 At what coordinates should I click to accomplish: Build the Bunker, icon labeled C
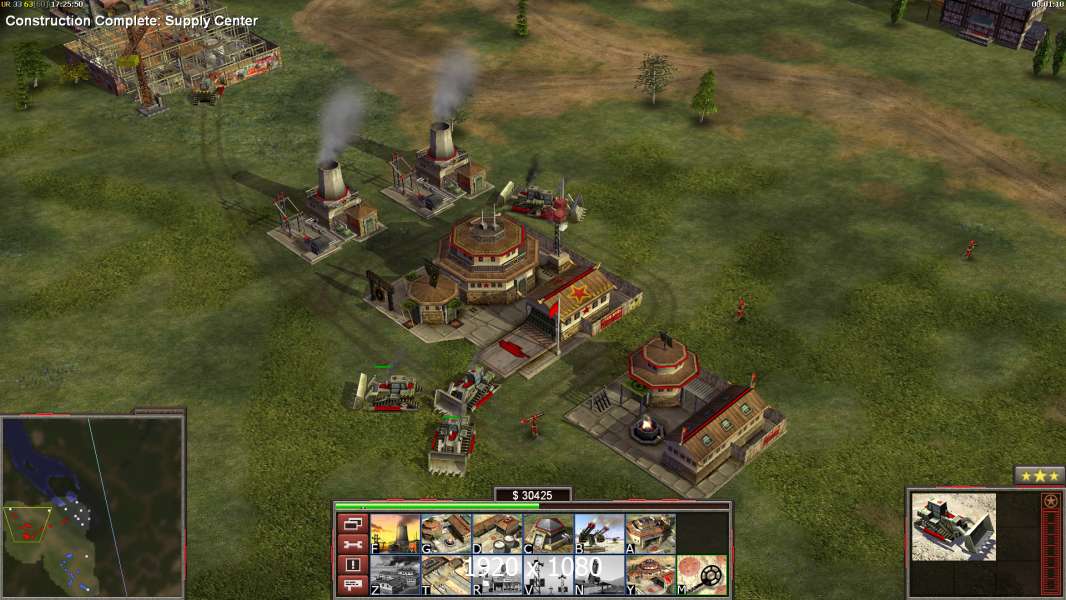548,533
